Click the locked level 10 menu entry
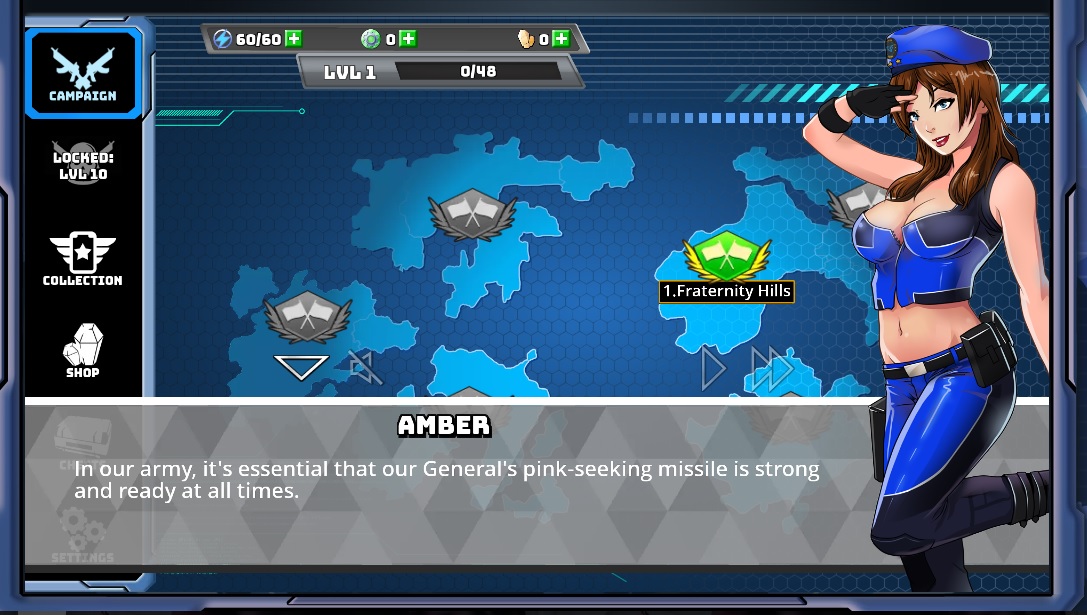 coord(83,162)
